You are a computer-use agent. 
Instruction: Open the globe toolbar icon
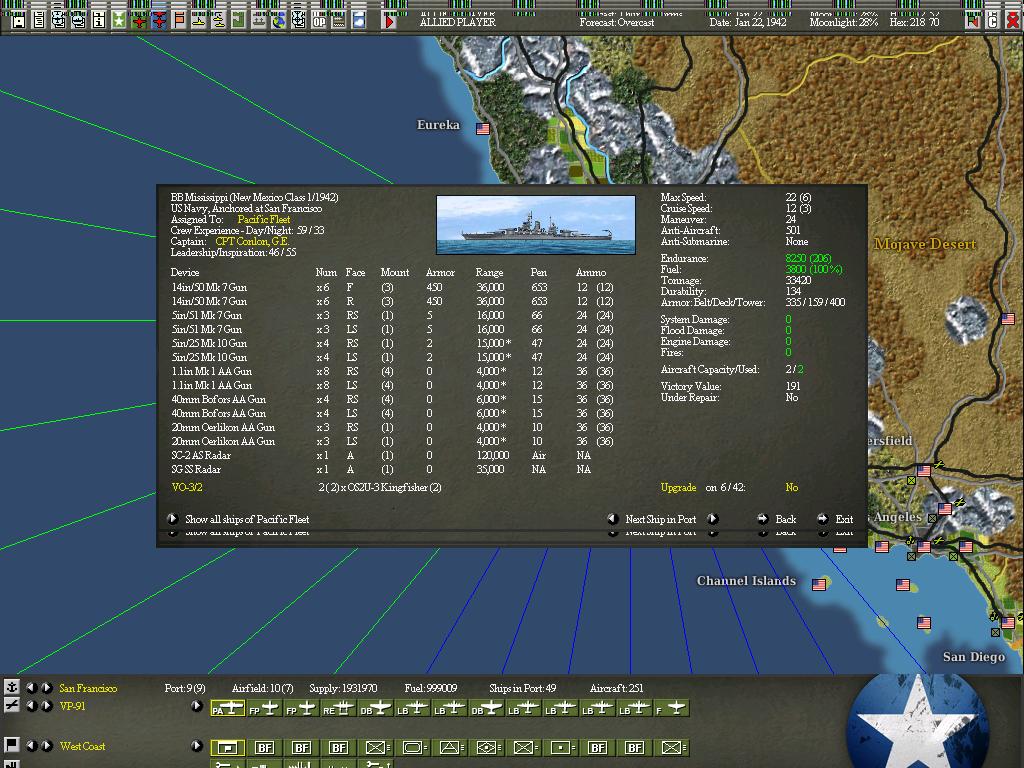coord(278,19)
